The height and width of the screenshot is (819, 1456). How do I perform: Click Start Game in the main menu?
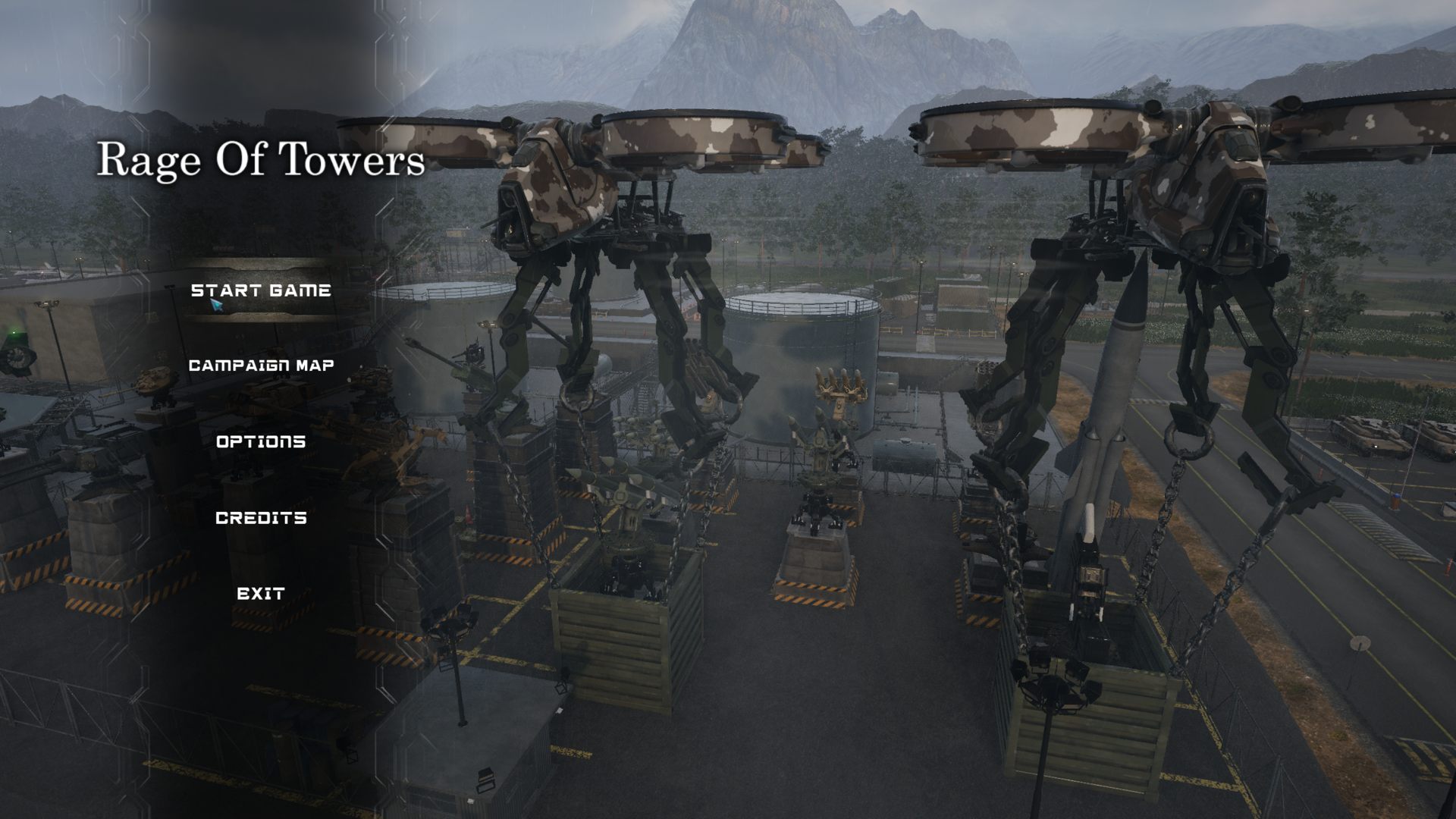(261, 290)
